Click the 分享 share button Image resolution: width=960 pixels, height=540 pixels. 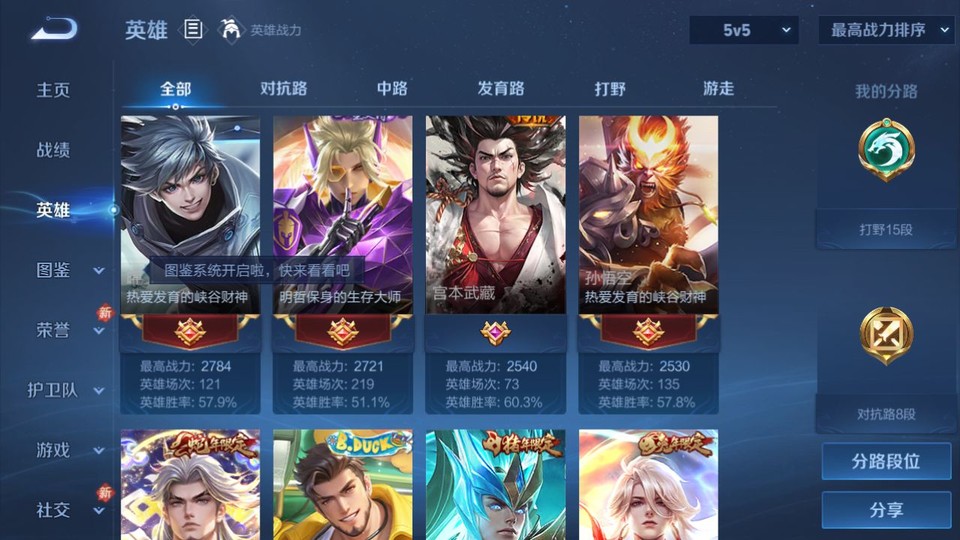tap(886, 510)
